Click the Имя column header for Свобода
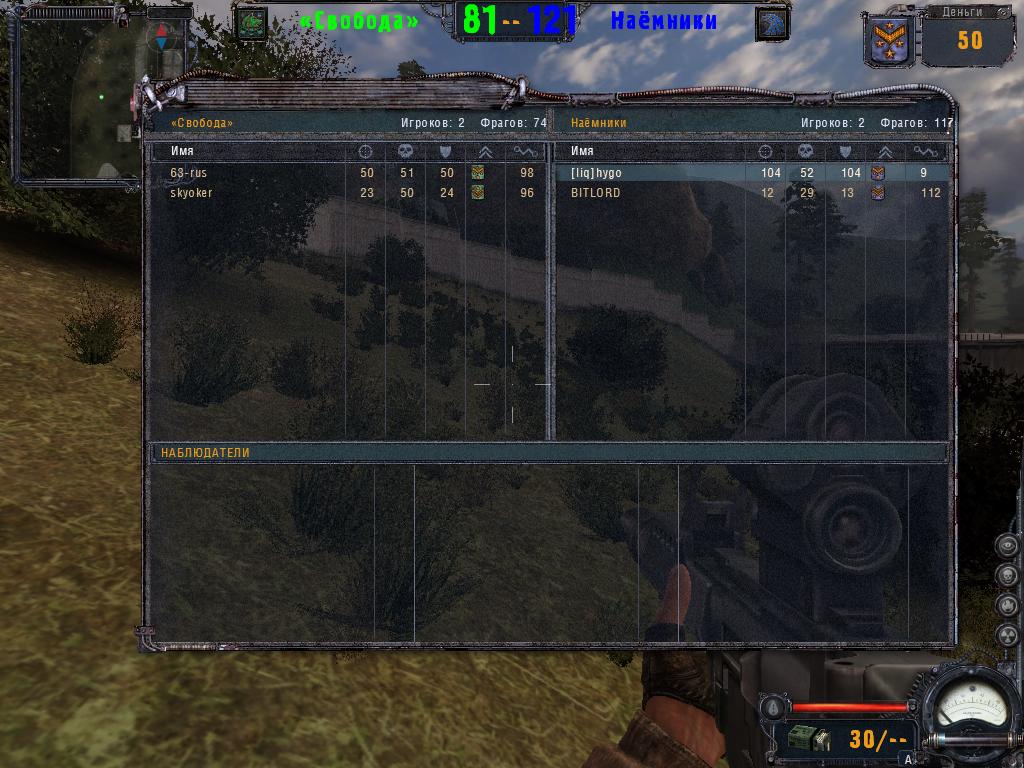Screen dimensions: 1024x768 (x=182, y=151)
